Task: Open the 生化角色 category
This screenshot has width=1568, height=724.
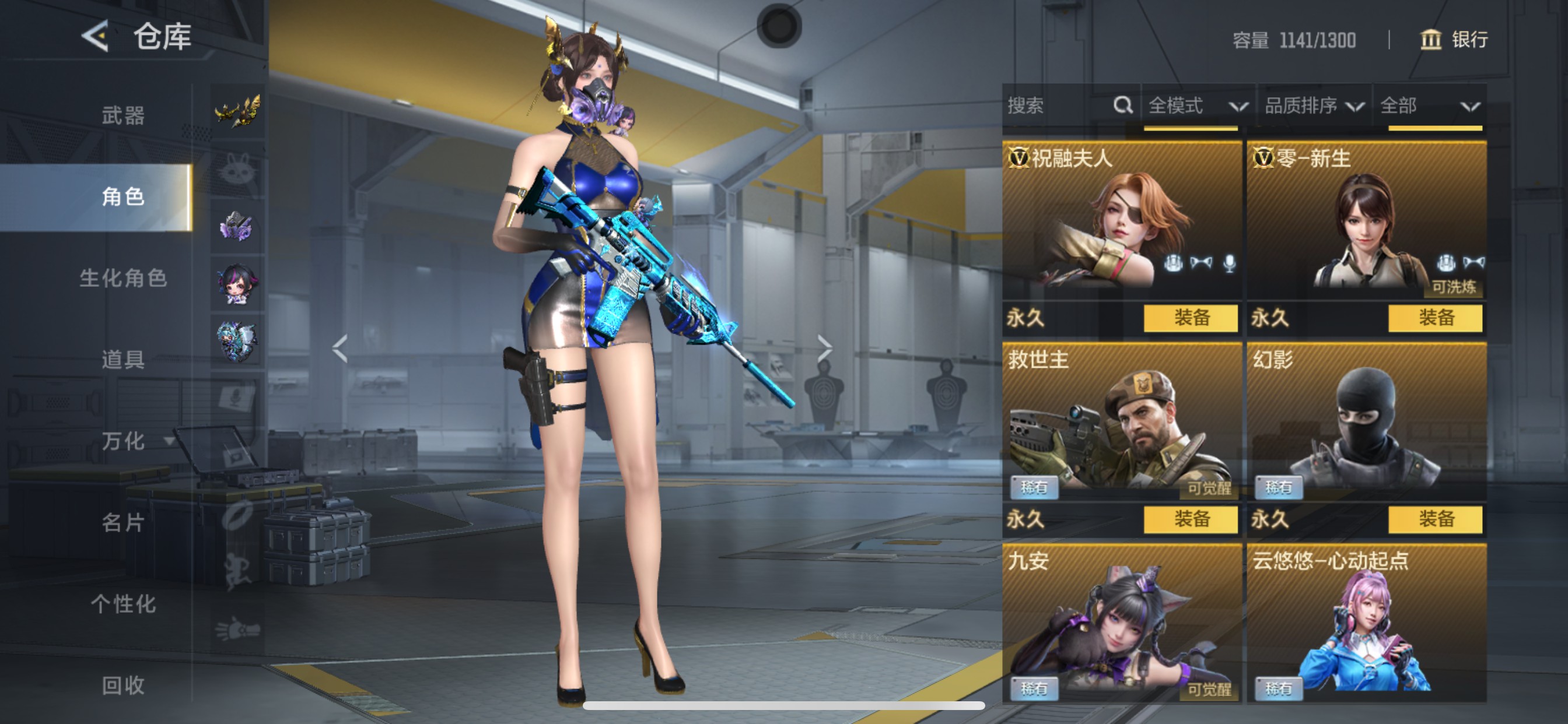Action: 123,278
